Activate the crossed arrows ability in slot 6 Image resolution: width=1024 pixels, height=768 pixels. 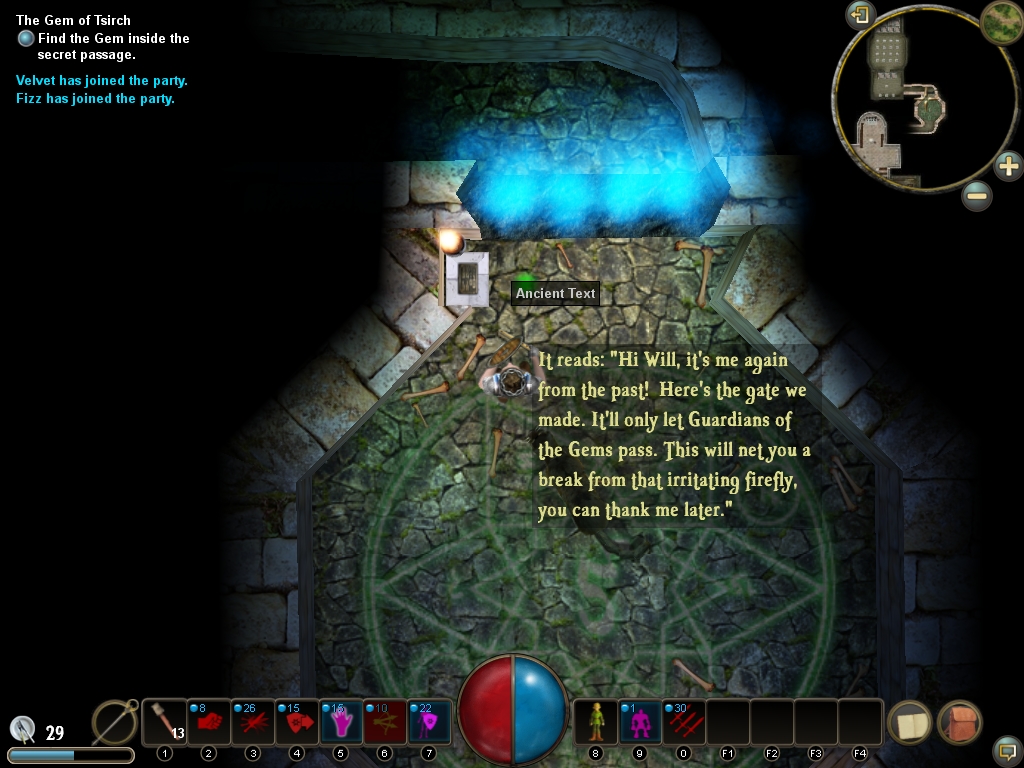tap(384, 721)
